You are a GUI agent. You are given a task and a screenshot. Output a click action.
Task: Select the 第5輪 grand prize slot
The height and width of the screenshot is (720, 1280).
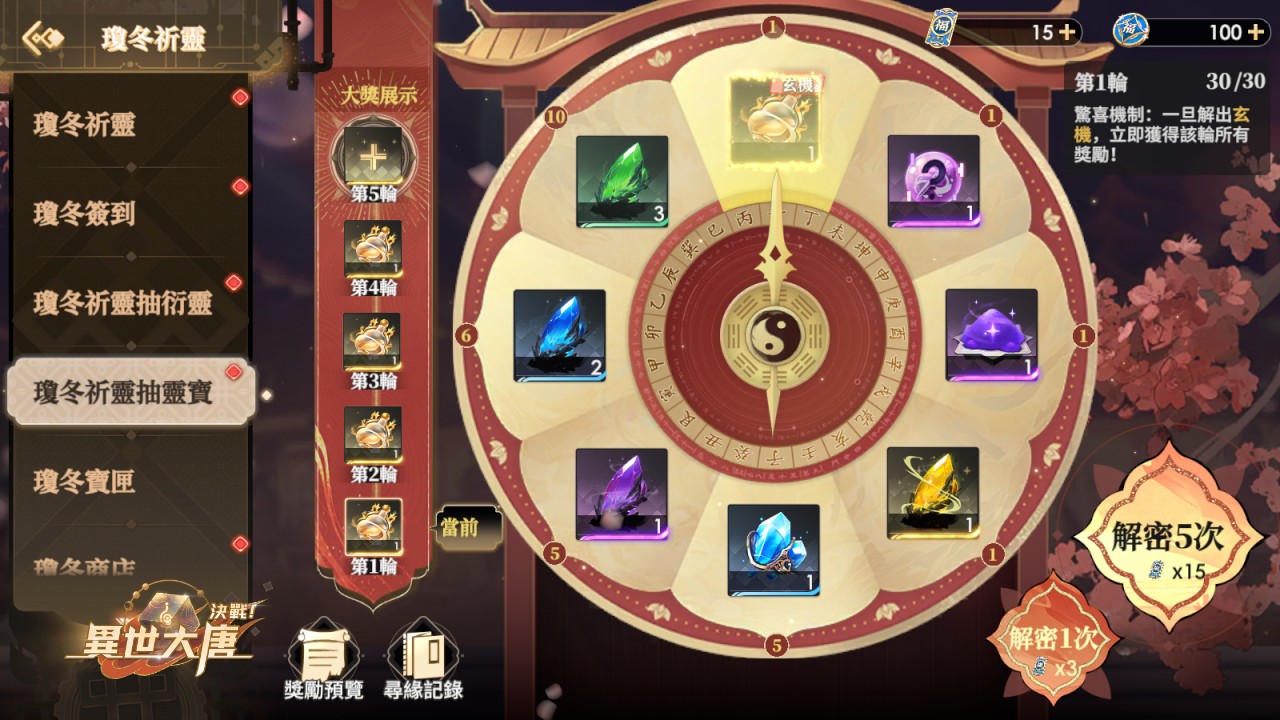(373, 158)
